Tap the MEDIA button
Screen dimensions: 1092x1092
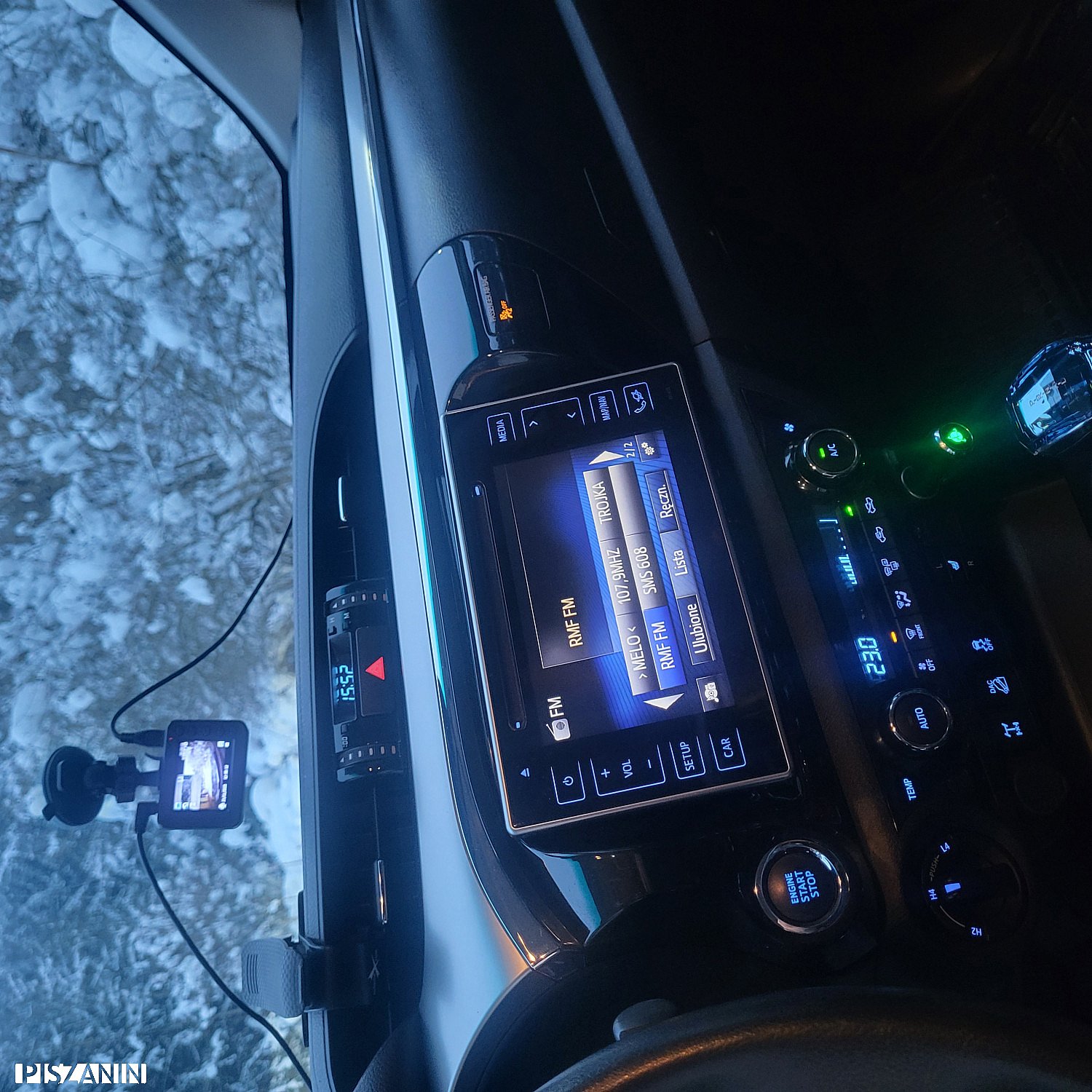(501, 429)
